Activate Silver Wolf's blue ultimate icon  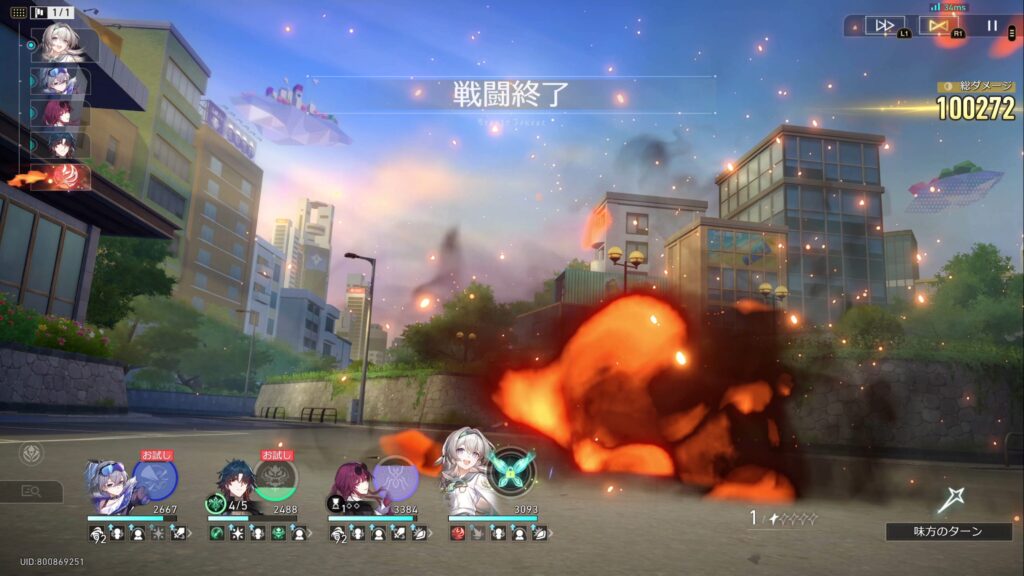tap(154, 479)
